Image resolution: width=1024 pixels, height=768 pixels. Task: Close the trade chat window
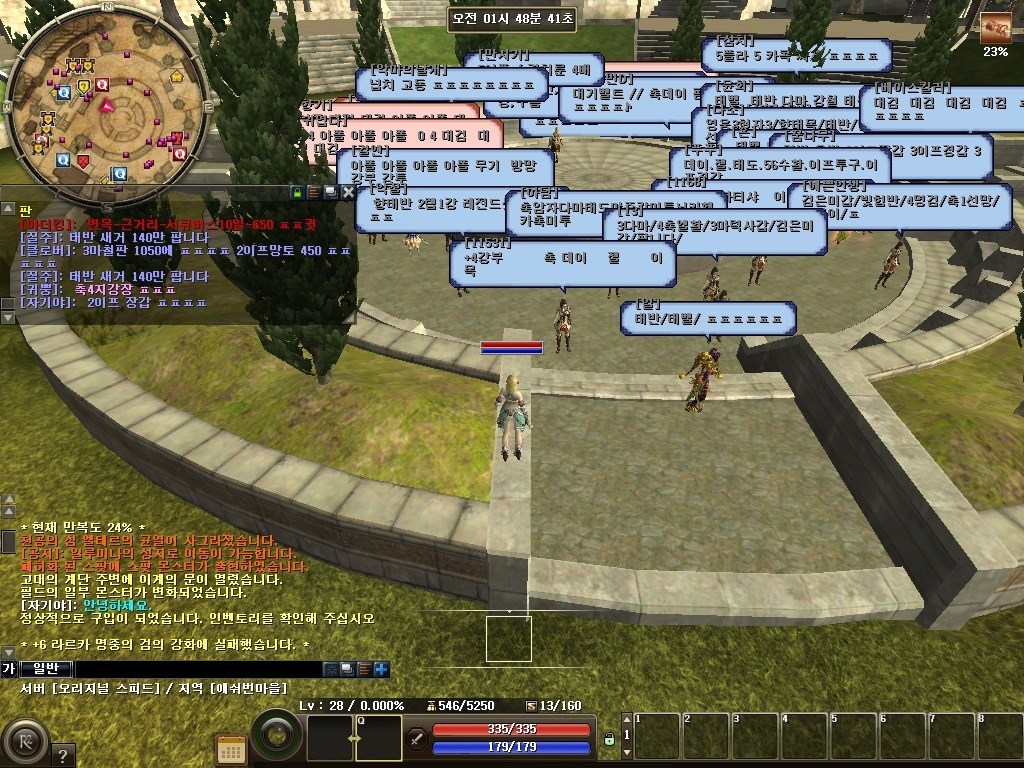pyautogui.click(x=348, y=191)
